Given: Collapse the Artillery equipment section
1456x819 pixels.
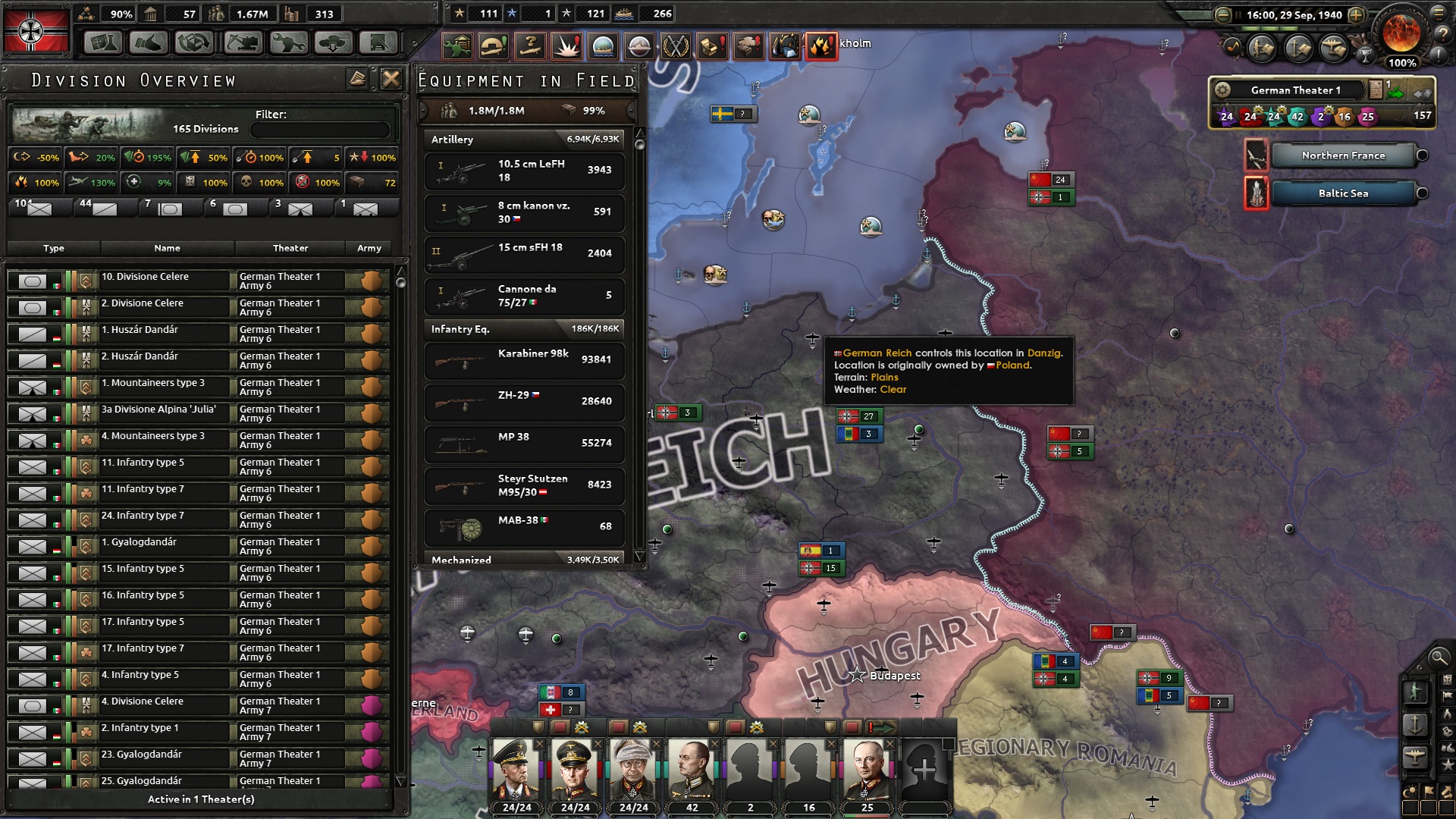Looking at the screenshot, I should point(523,140).
